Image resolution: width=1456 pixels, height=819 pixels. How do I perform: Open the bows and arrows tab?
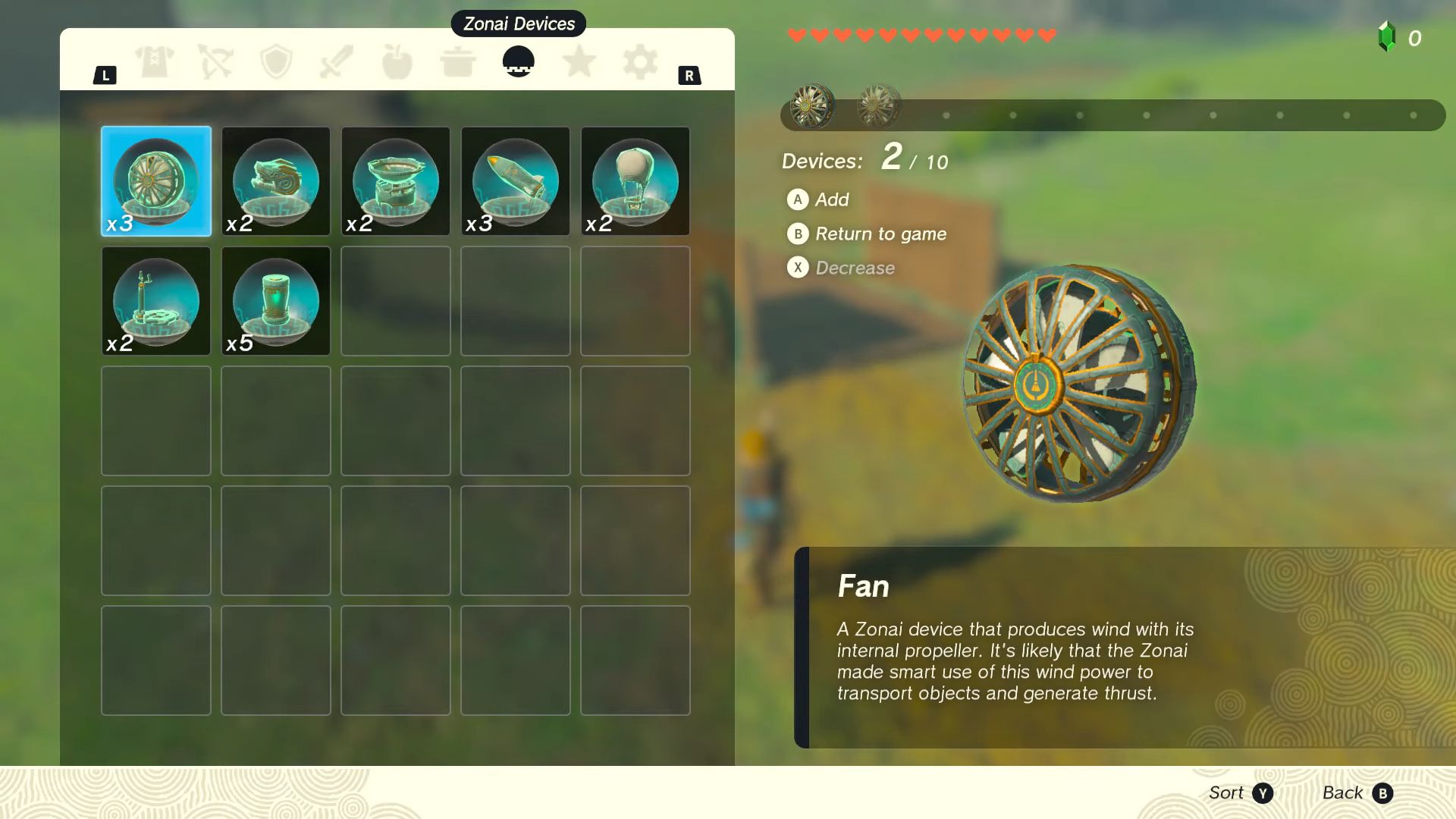click(215, 61)
